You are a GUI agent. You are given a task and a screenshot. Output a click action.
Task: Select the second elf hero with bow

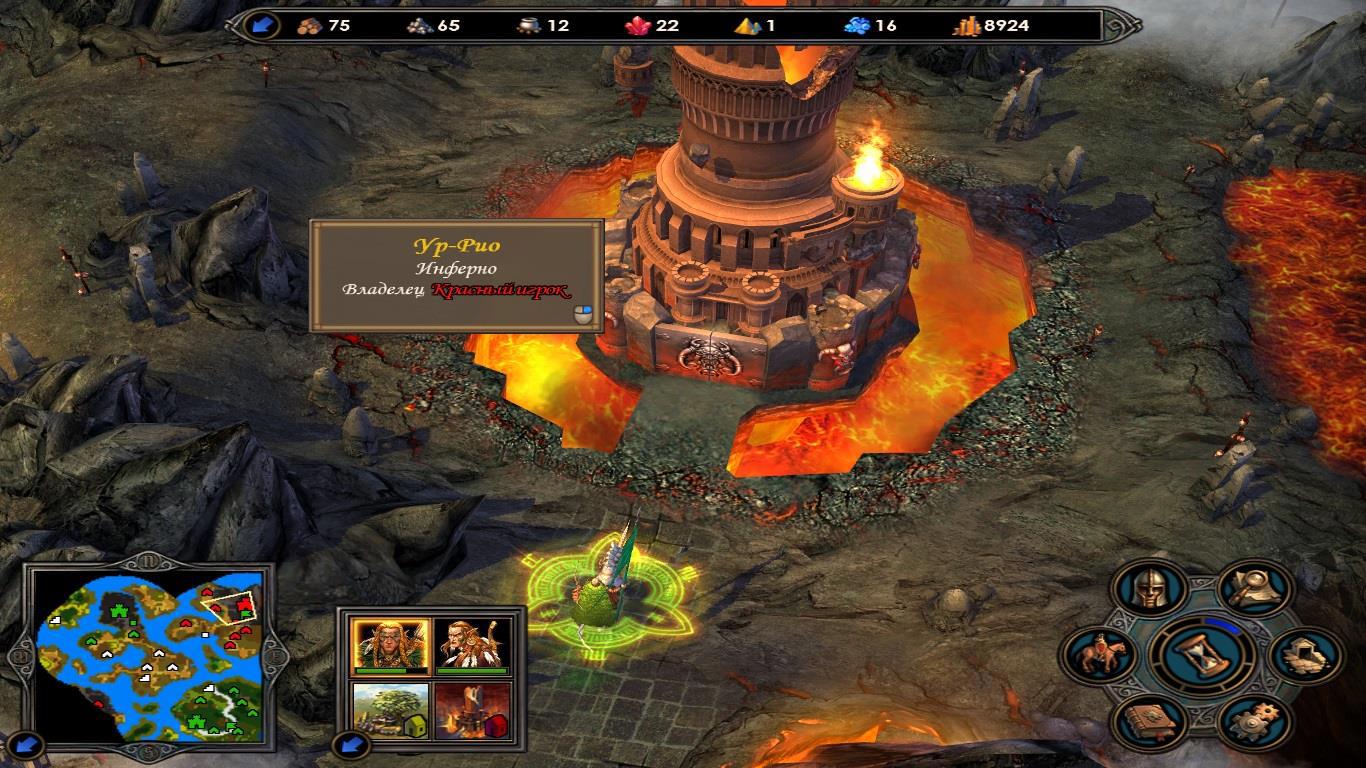tap(473, 646)
